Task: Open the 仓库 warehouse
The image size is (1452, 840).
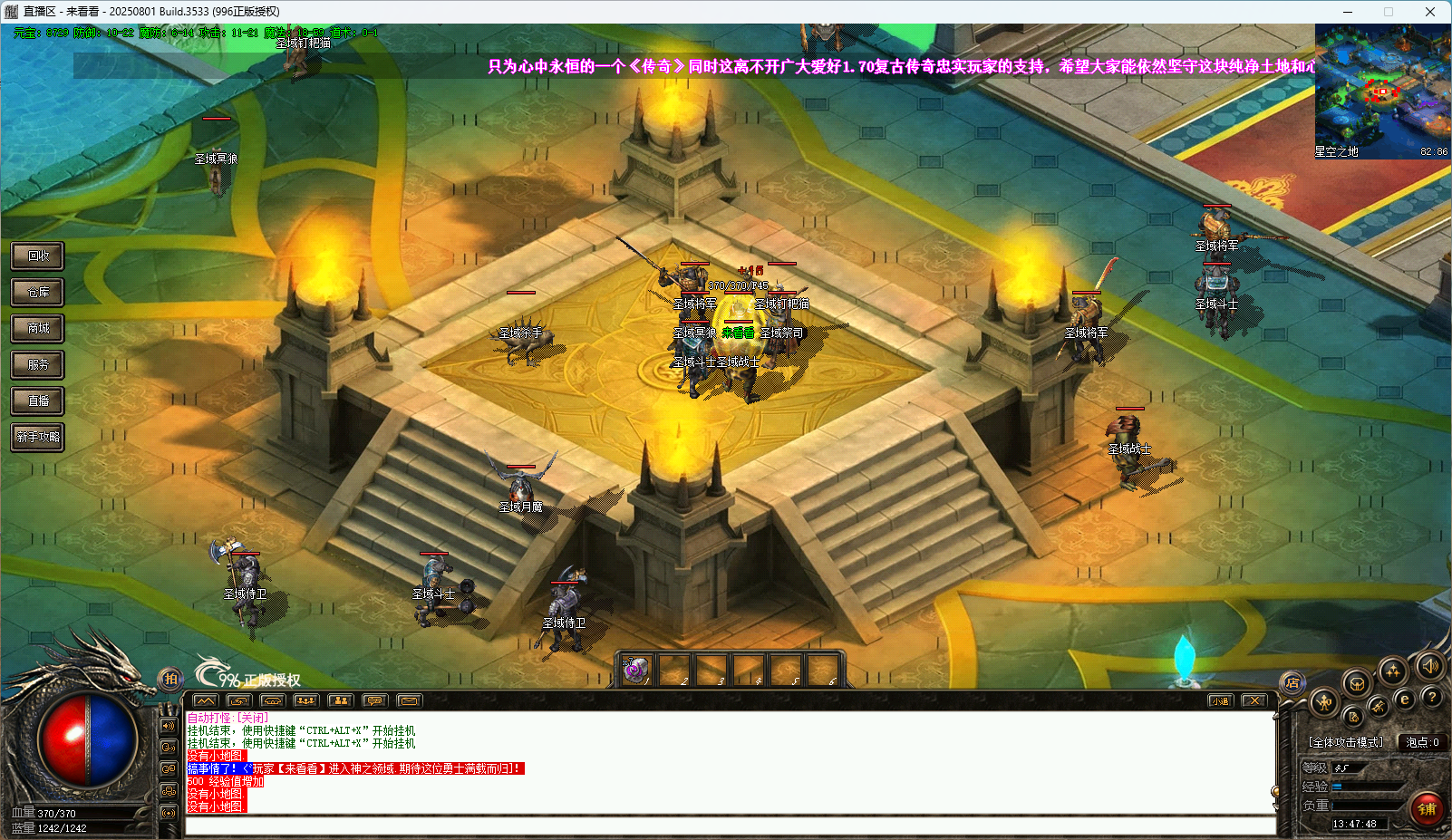Action: click(38, 292)
